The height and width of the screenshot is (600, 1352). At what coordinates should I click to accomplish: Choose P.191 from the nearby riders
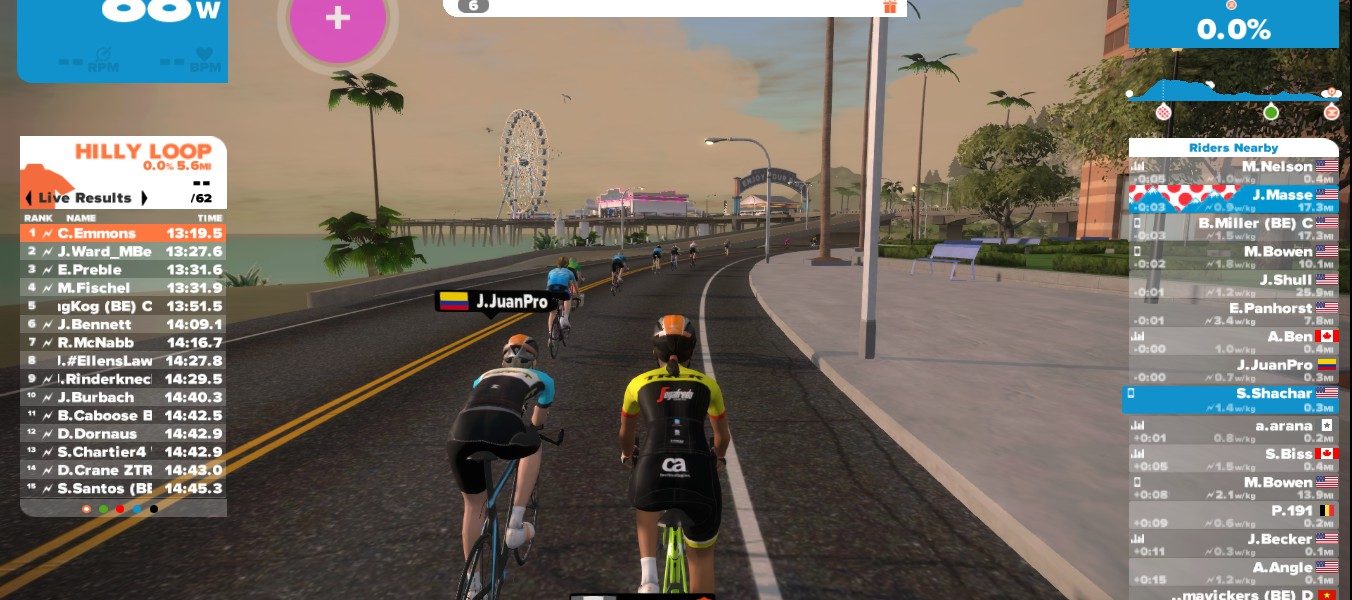click(x=1234, y=516)
